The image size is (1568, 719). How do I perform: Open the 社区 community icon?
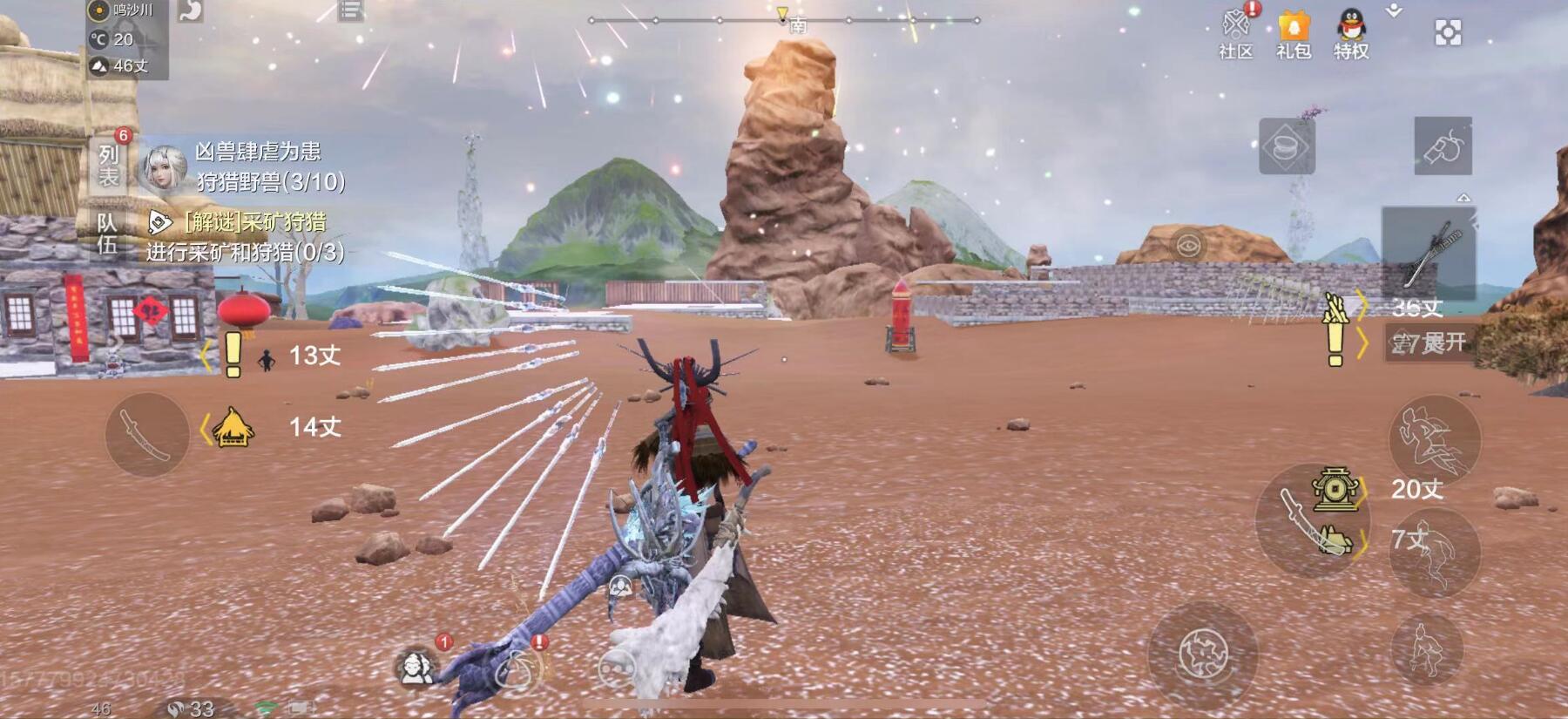point(1236,33)
